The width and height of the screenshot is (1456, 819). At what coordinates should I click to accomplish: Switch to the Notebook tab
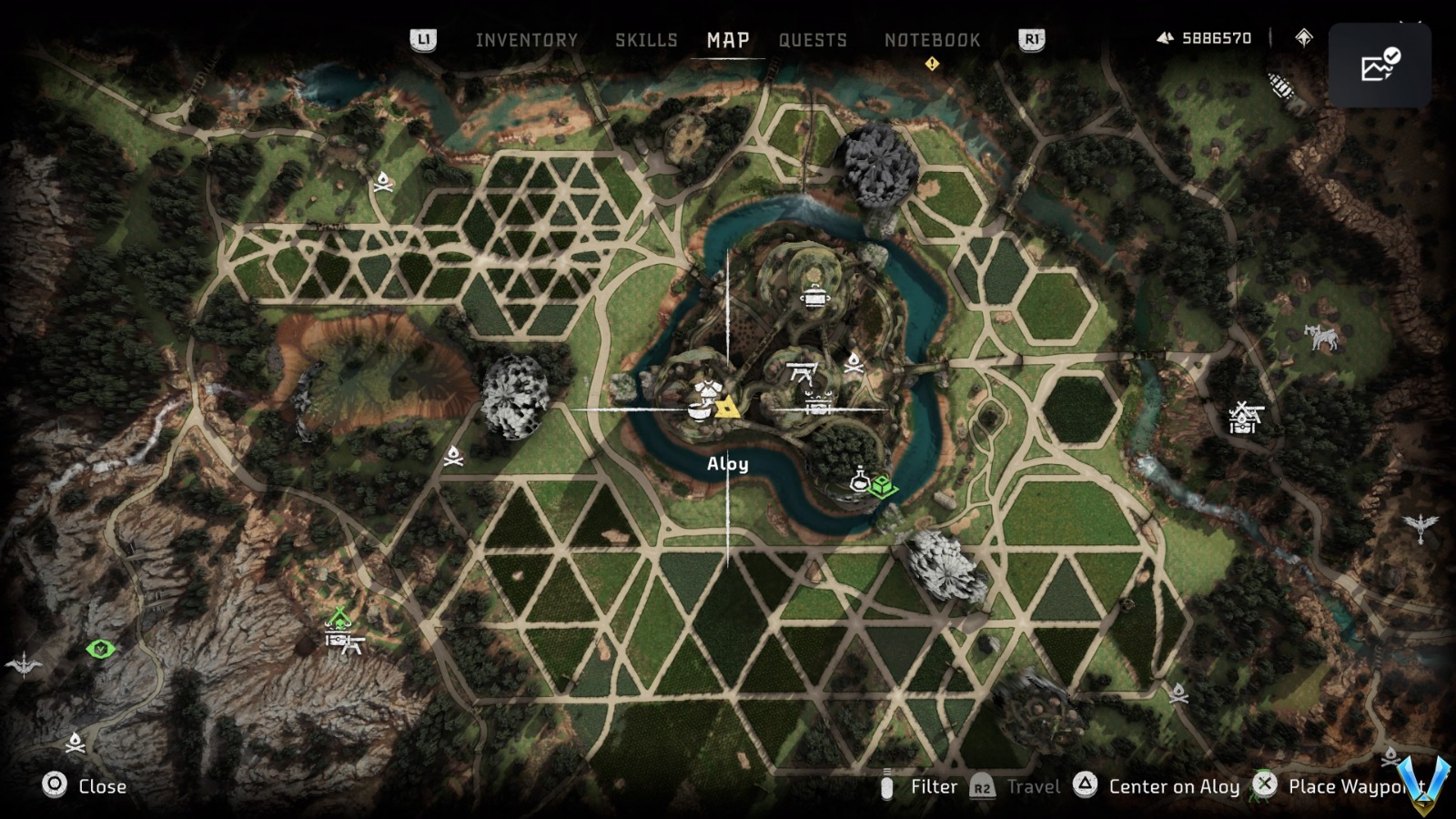pos(932,39)
